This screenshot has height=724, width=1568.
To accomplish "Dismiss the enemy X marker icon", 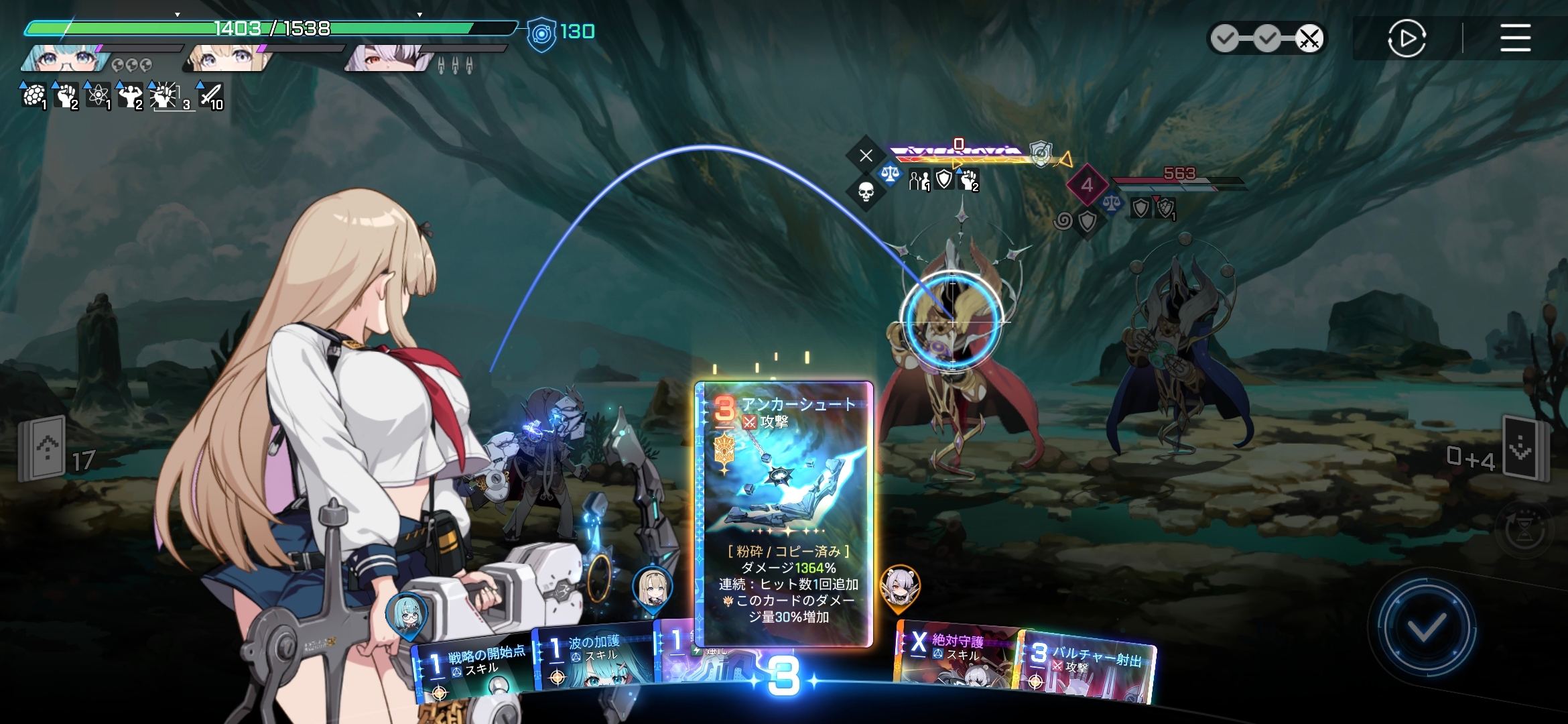I will click(866, 156).
